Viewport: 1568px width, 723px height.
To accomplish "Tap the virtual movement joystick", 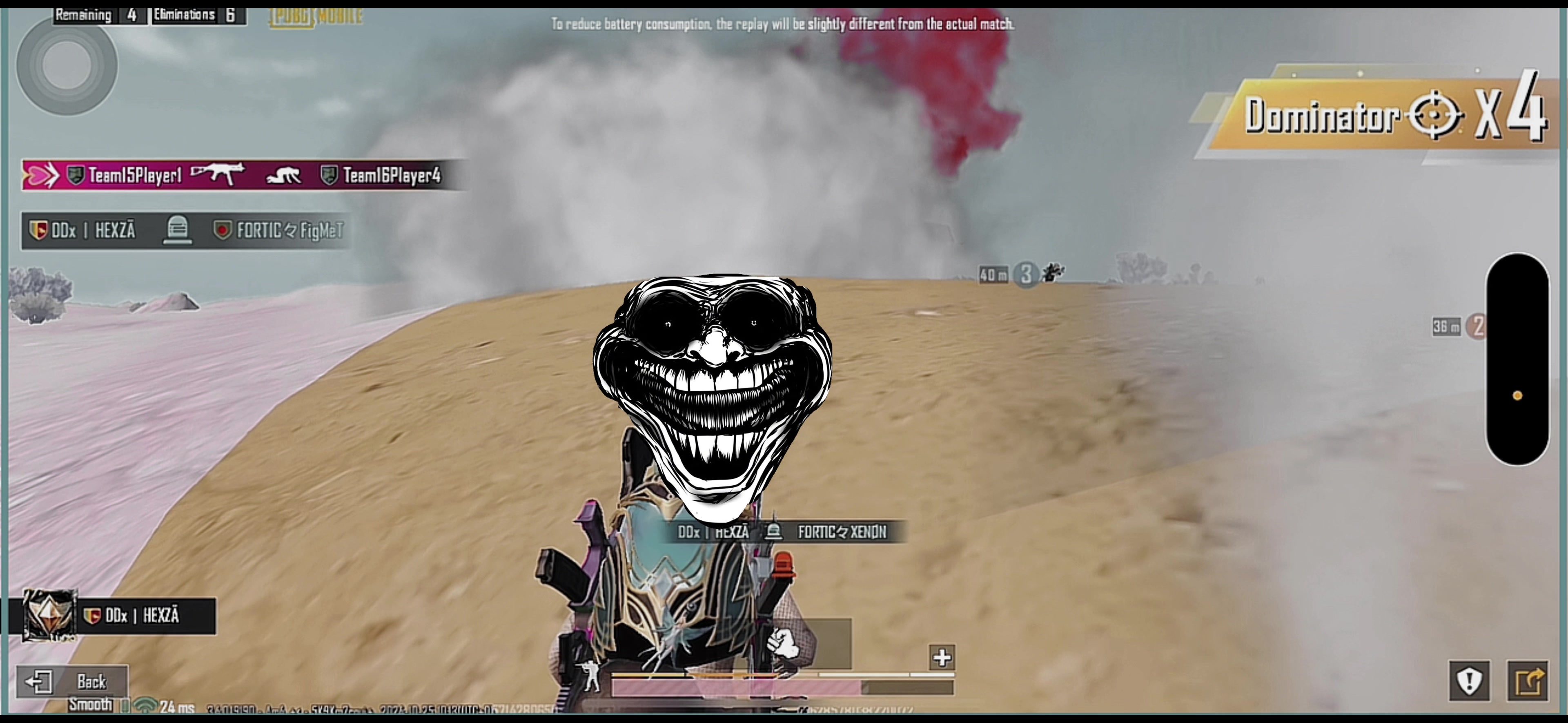I will coord(67,65).
